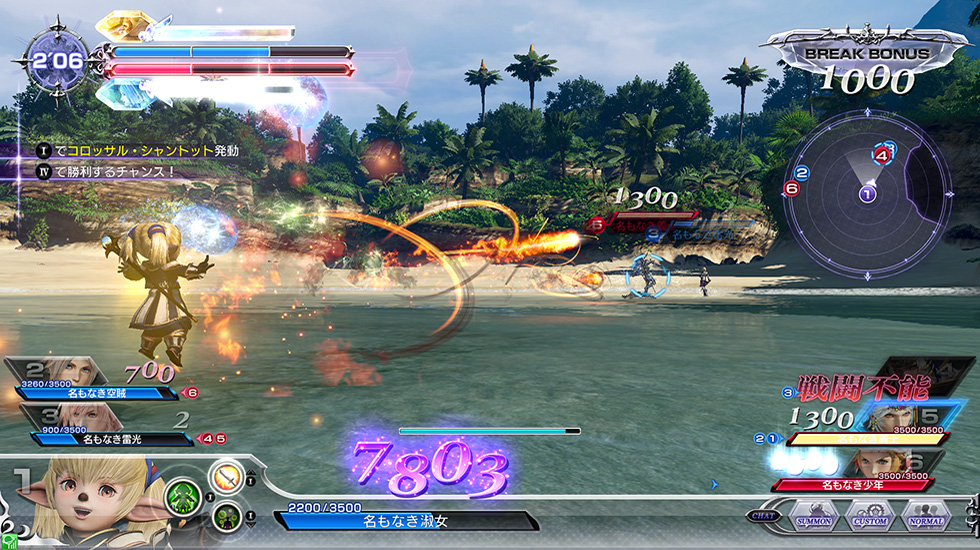Select ally 3 名もなき雷光 portrait

84,415
